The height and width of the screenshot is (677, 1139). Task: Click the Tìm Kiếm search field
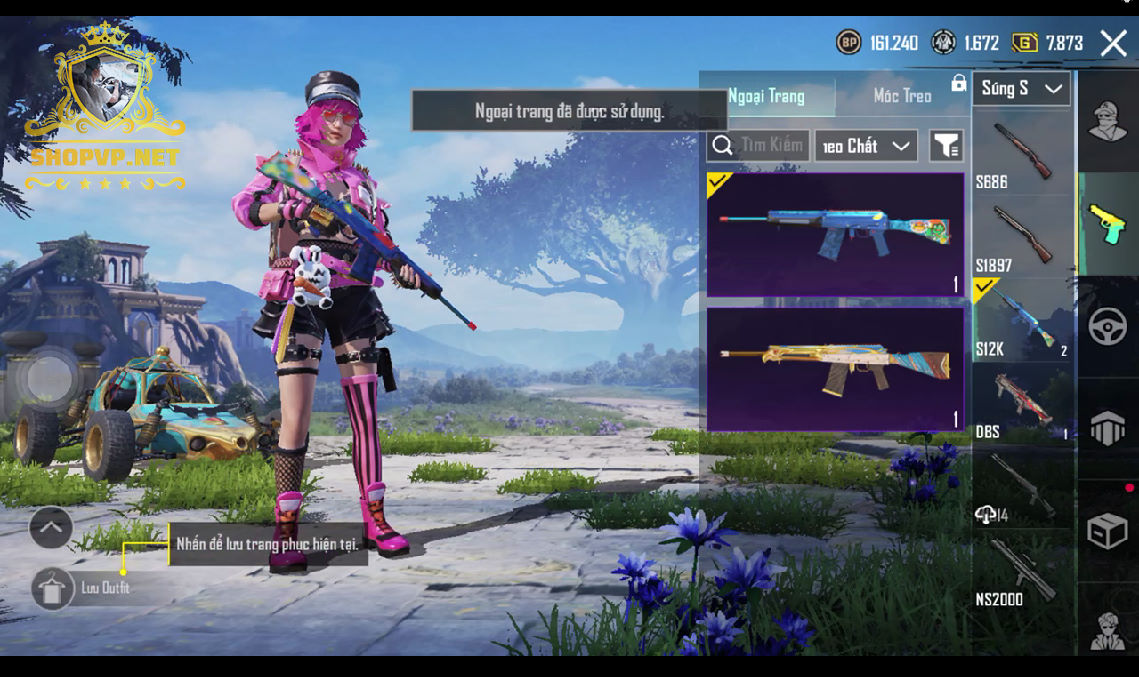point(758,146)
